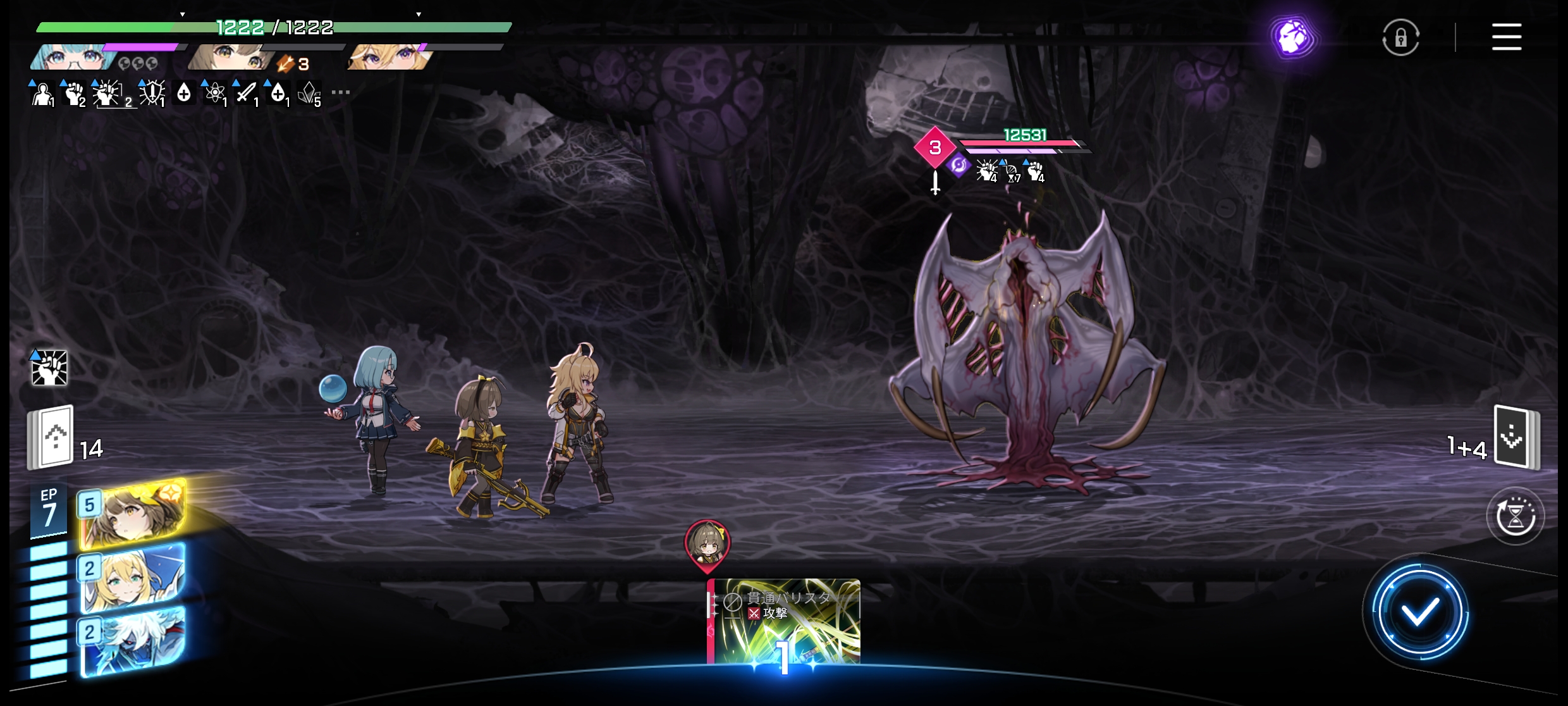Confirm with the blue checkmark button
The image size is (1568, 706).
coord(1419,612)
